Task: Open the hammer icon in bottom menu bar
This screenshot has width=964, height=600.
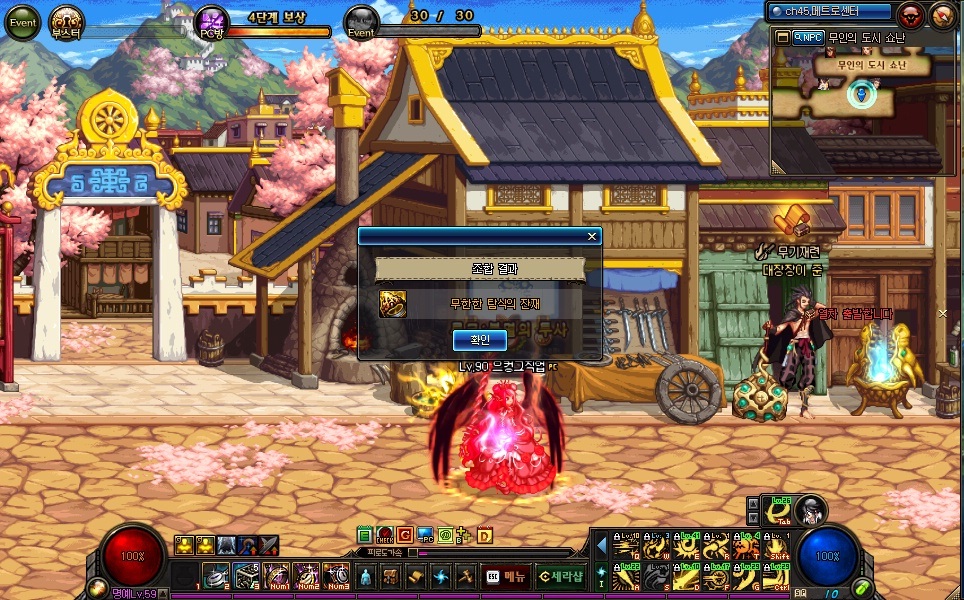Action: [x=465, y=576]
